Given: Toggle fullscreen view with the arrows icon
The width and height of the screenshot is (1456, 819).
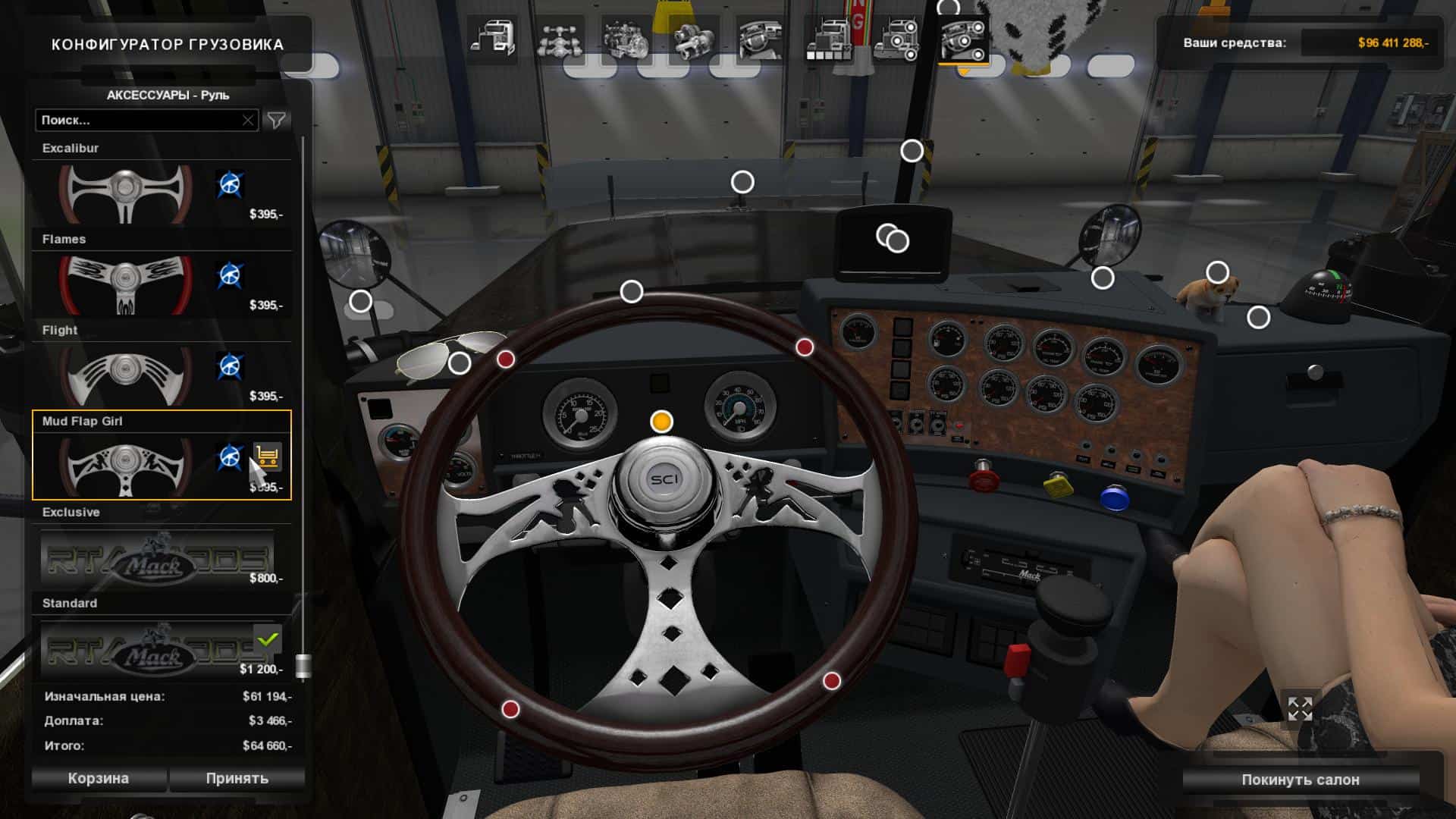Looking at the screenshot, I should (x=1300, y=709).
